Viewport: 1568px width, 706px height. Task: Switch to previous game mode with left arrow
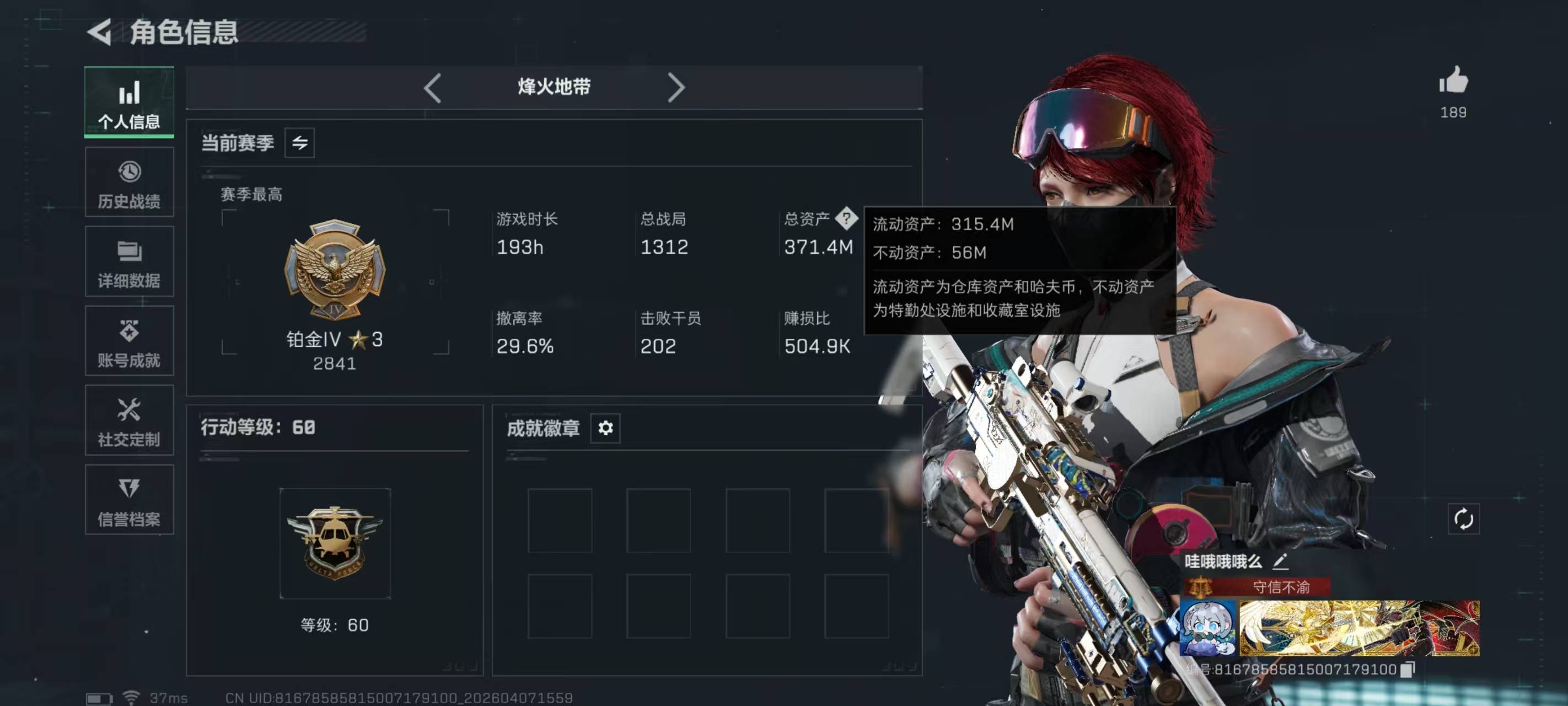point(432,88)
